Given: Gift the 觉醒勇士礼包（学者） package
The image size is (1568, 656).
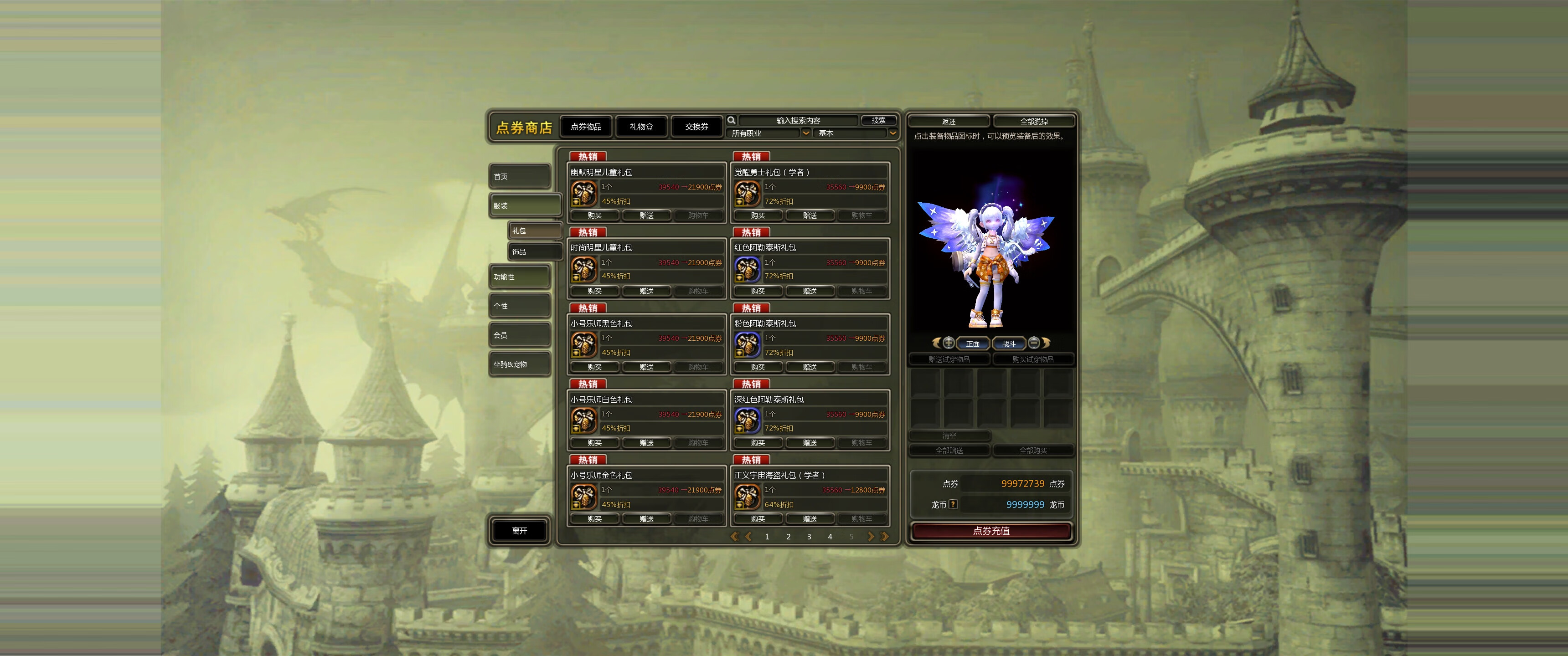Looking at the screenshot, I should tap(810, 215).
